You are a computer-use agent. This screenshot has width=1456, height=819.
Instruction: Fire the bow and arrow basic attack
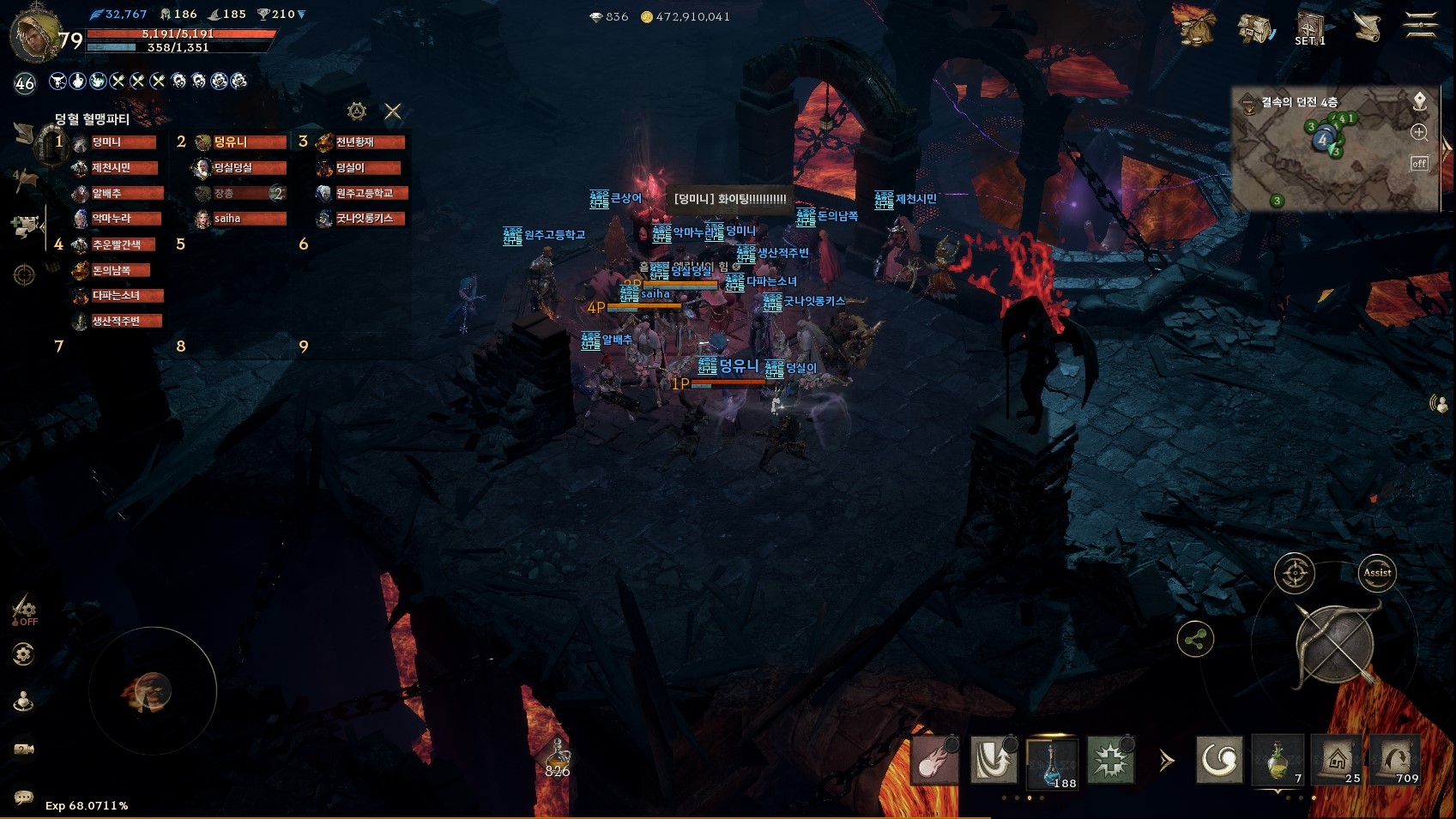coord(1334,643)
